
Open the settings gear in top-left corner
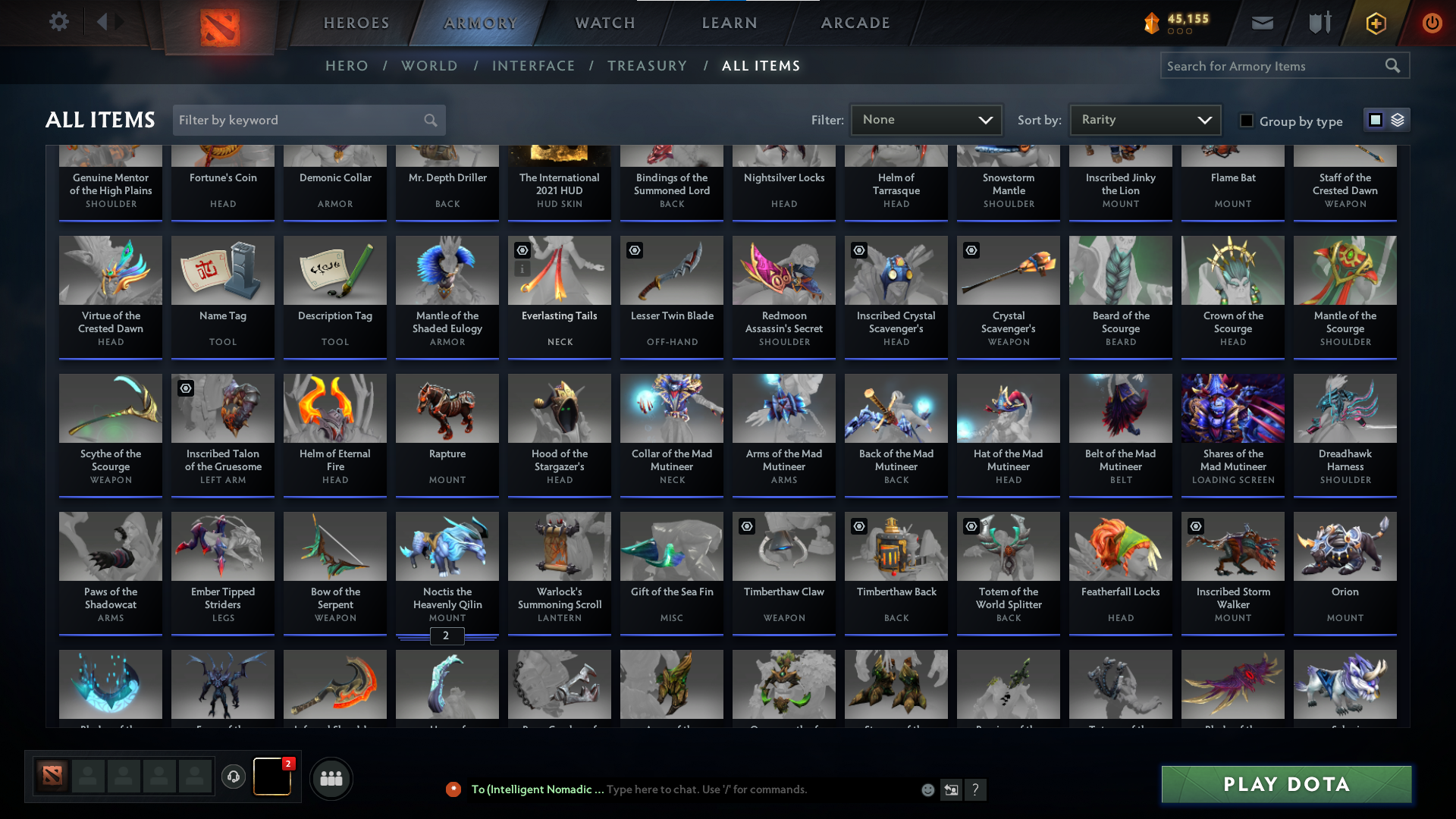pyautogui.click(x=59, y=22)
